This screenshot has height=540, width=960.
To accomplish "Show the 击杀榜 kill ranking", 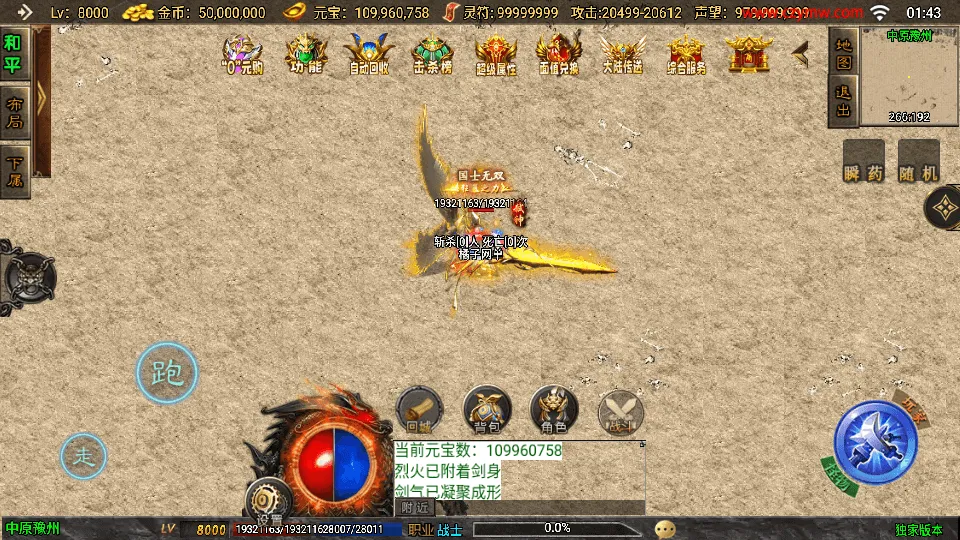I will point(433,54).
